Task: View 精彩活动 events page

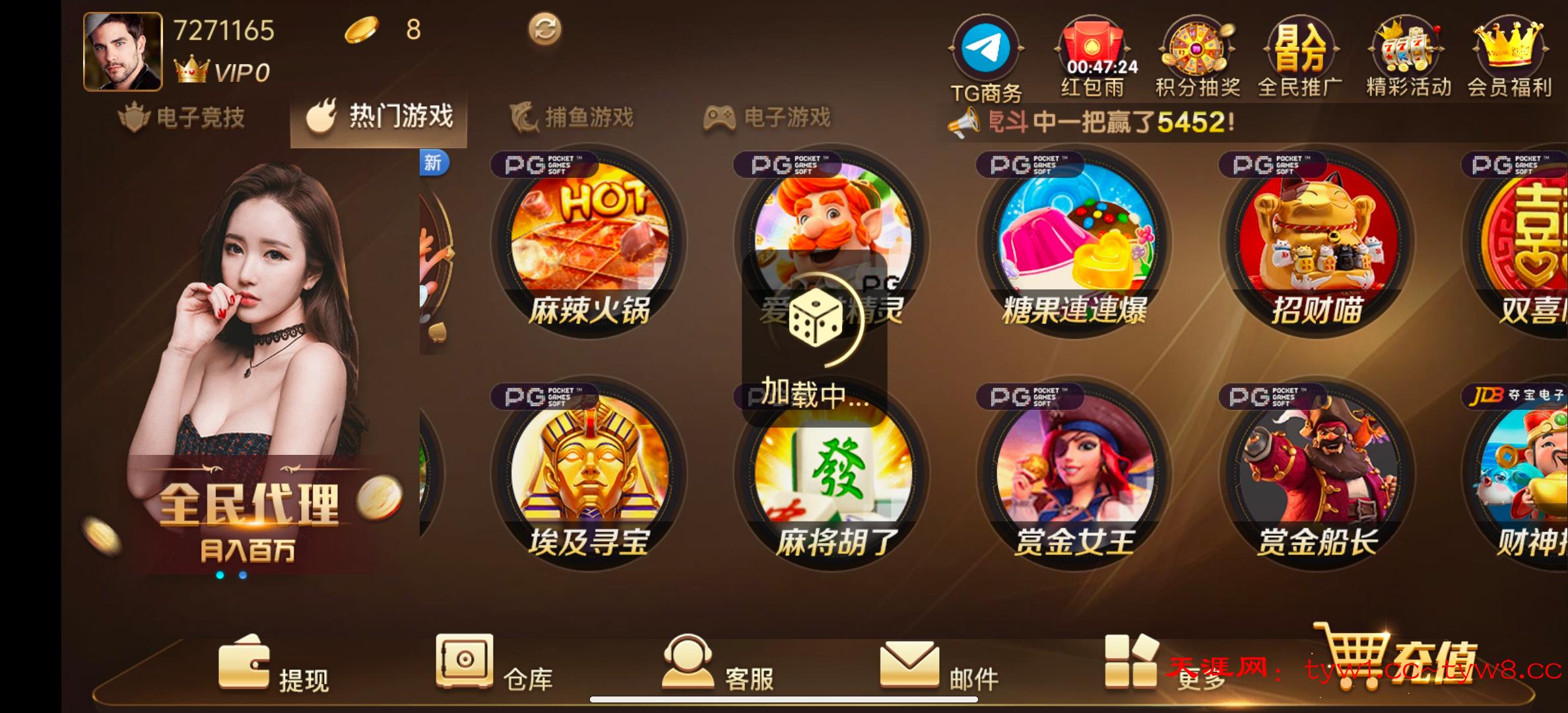Action: (1406, 56)
